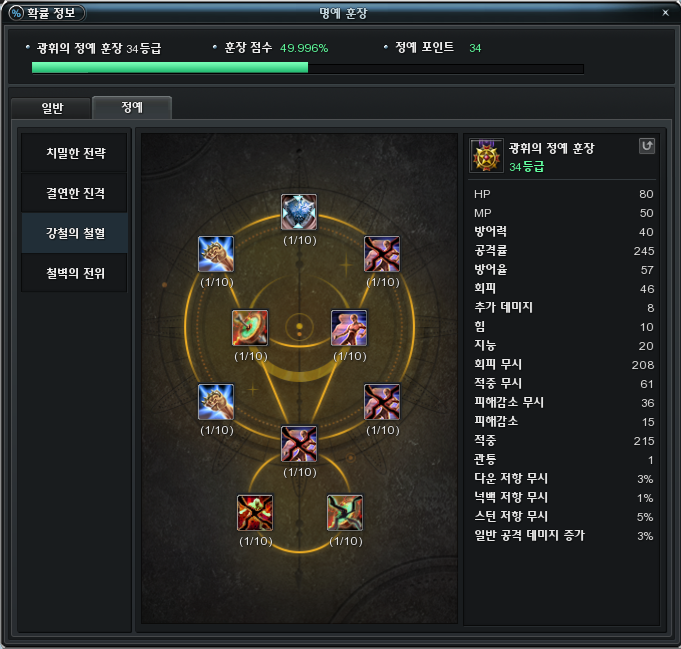Image resolution: width=681 pixels, height=649 pixels.
Task: Select the 정예 tab
Action: (x=131, y=108)
